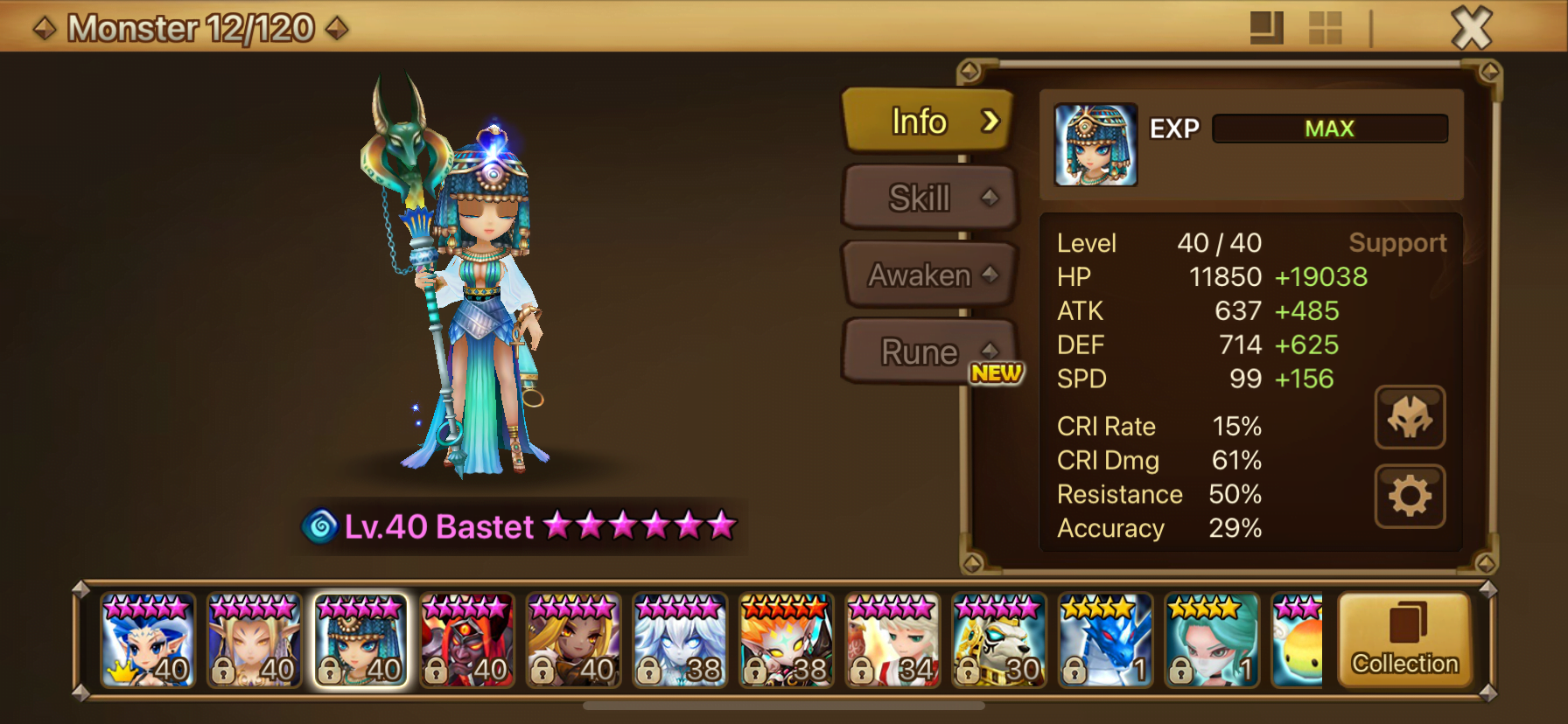Pick the white wolf-like level 38 monster
1568x724 pixels.
click(680, 641)
